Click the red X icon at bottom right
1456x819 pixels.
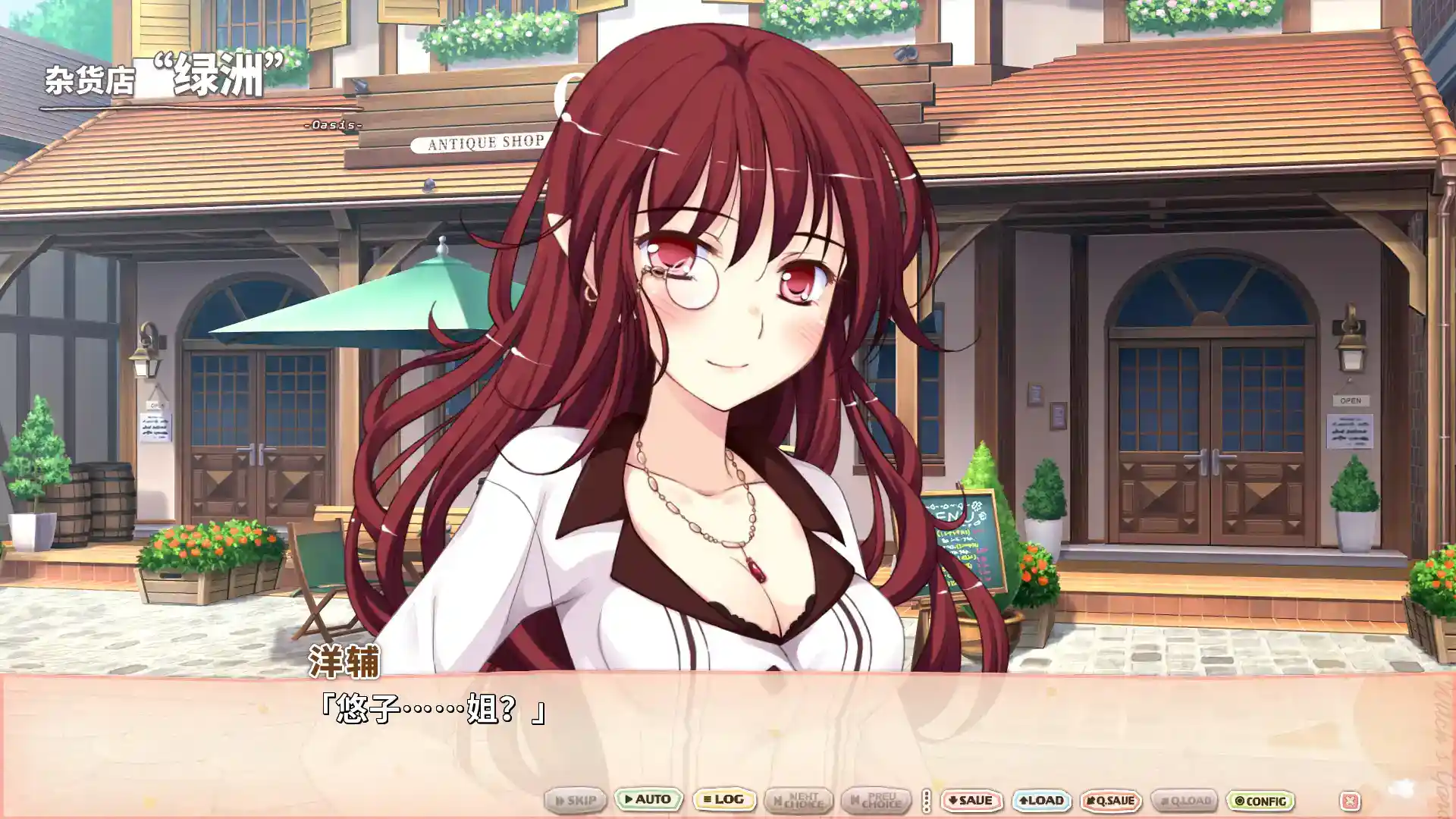(1350, 799)
